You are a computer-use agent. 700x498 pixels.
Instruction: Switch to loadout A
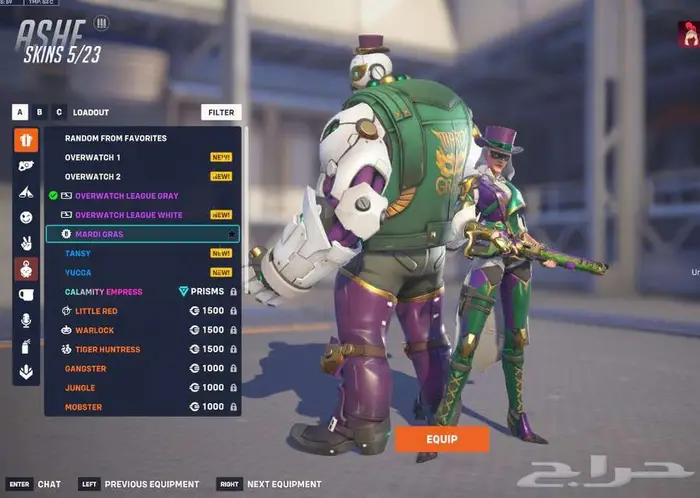click(x=20, y=113)
